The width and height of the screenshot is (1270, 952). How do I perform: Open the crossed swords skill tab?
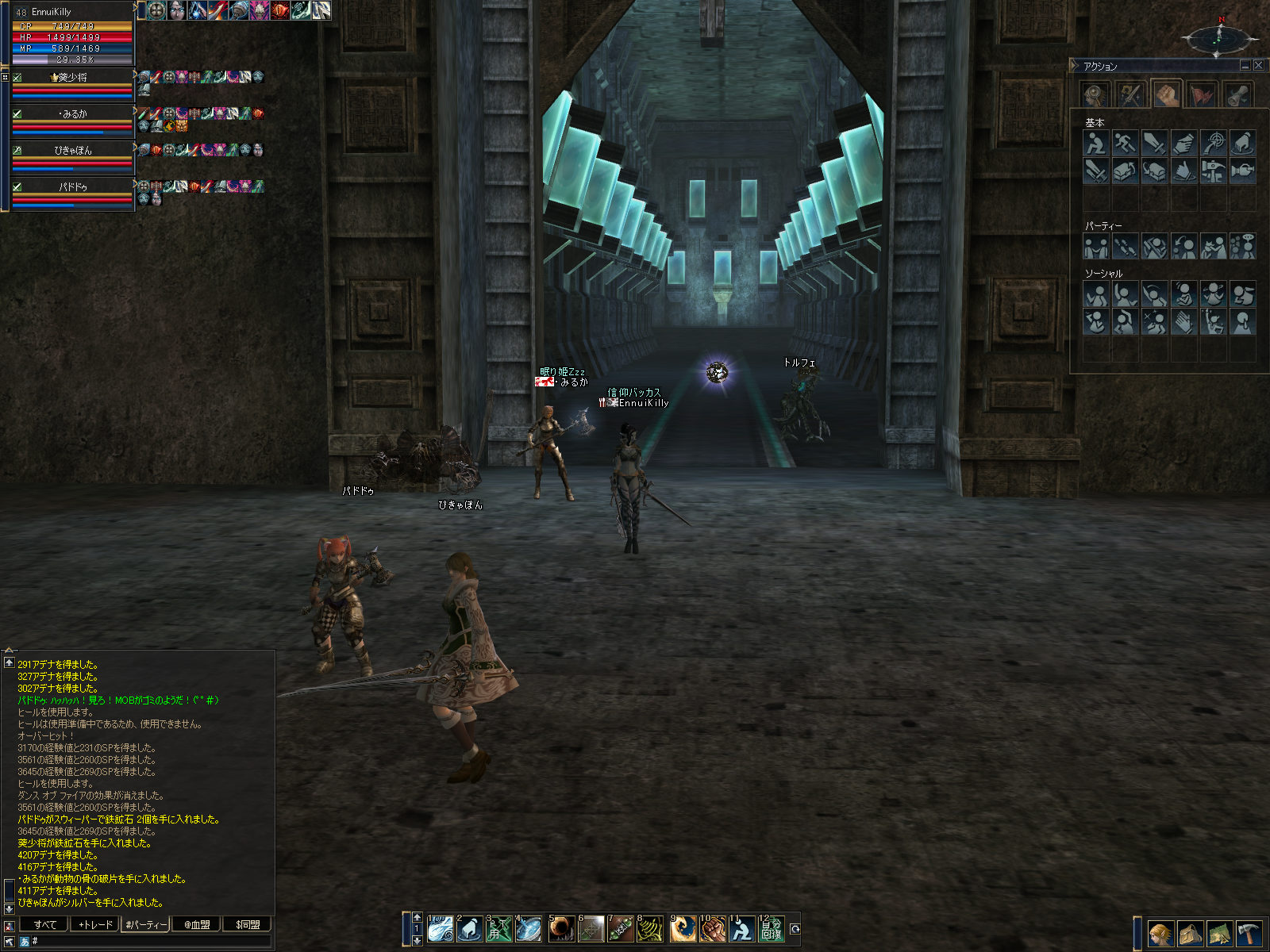[x=1130, y=95]
